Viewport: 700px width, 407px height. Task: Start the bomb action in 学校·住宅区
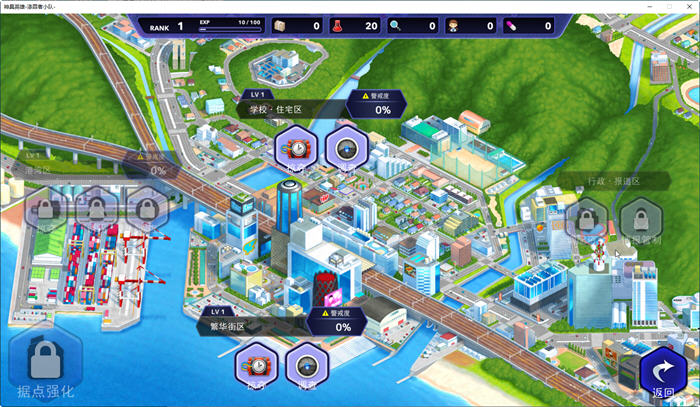point(296,148)
